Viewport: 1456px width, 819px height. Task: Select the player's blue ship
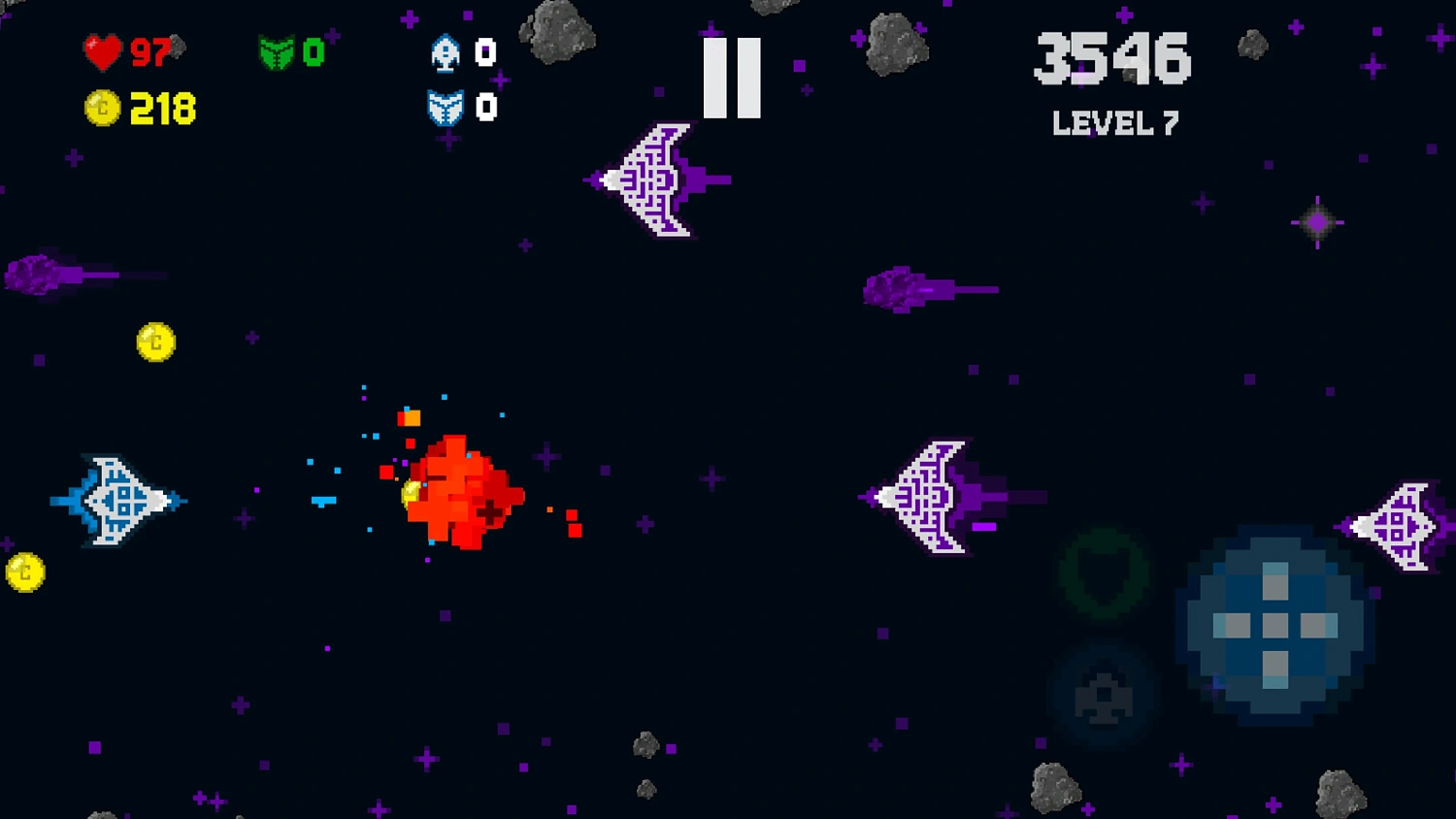pos(116,500)
